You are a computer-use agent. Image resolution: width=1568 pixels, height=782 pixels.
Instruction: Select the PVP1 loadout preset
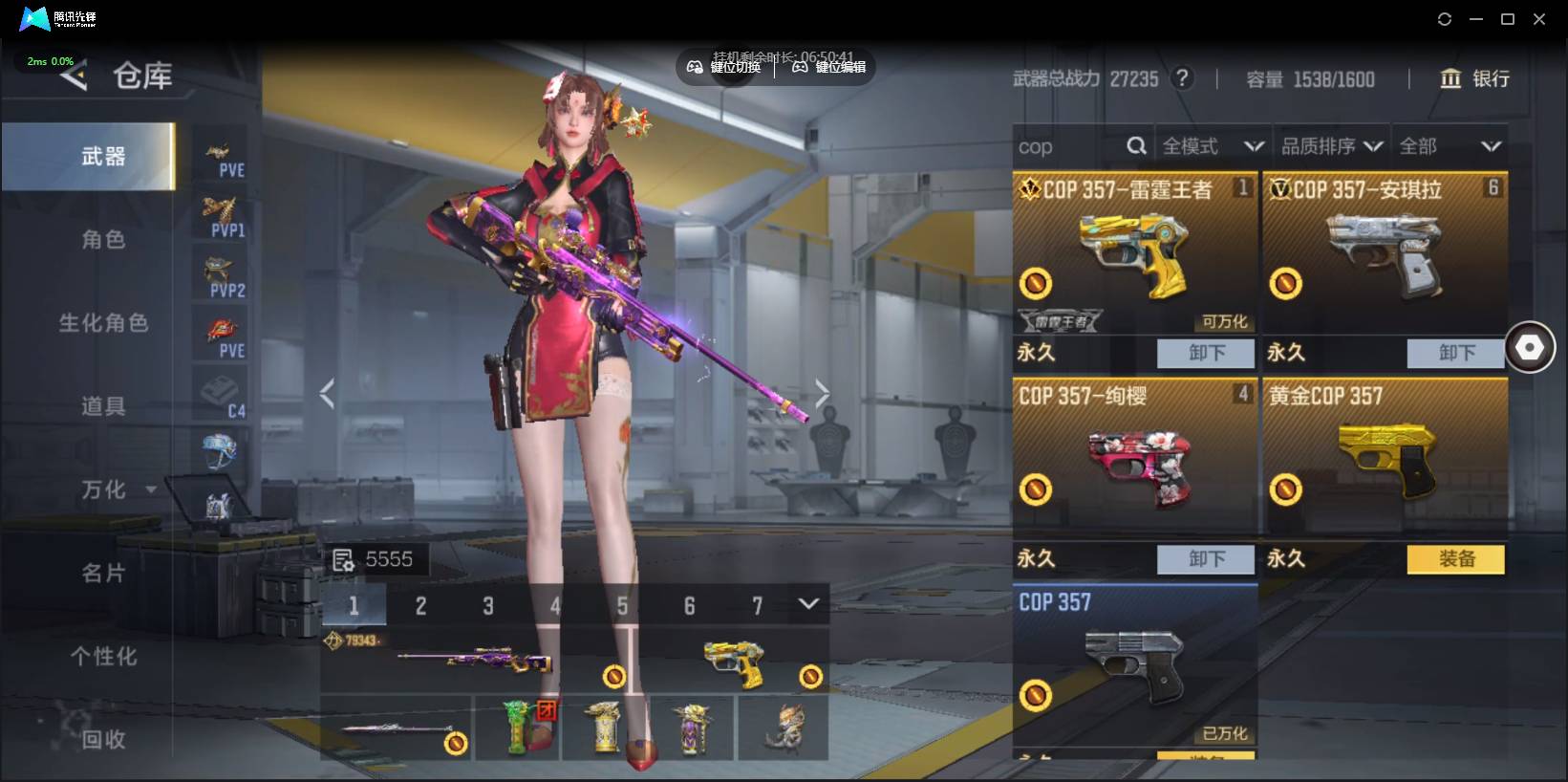(221, 215)
